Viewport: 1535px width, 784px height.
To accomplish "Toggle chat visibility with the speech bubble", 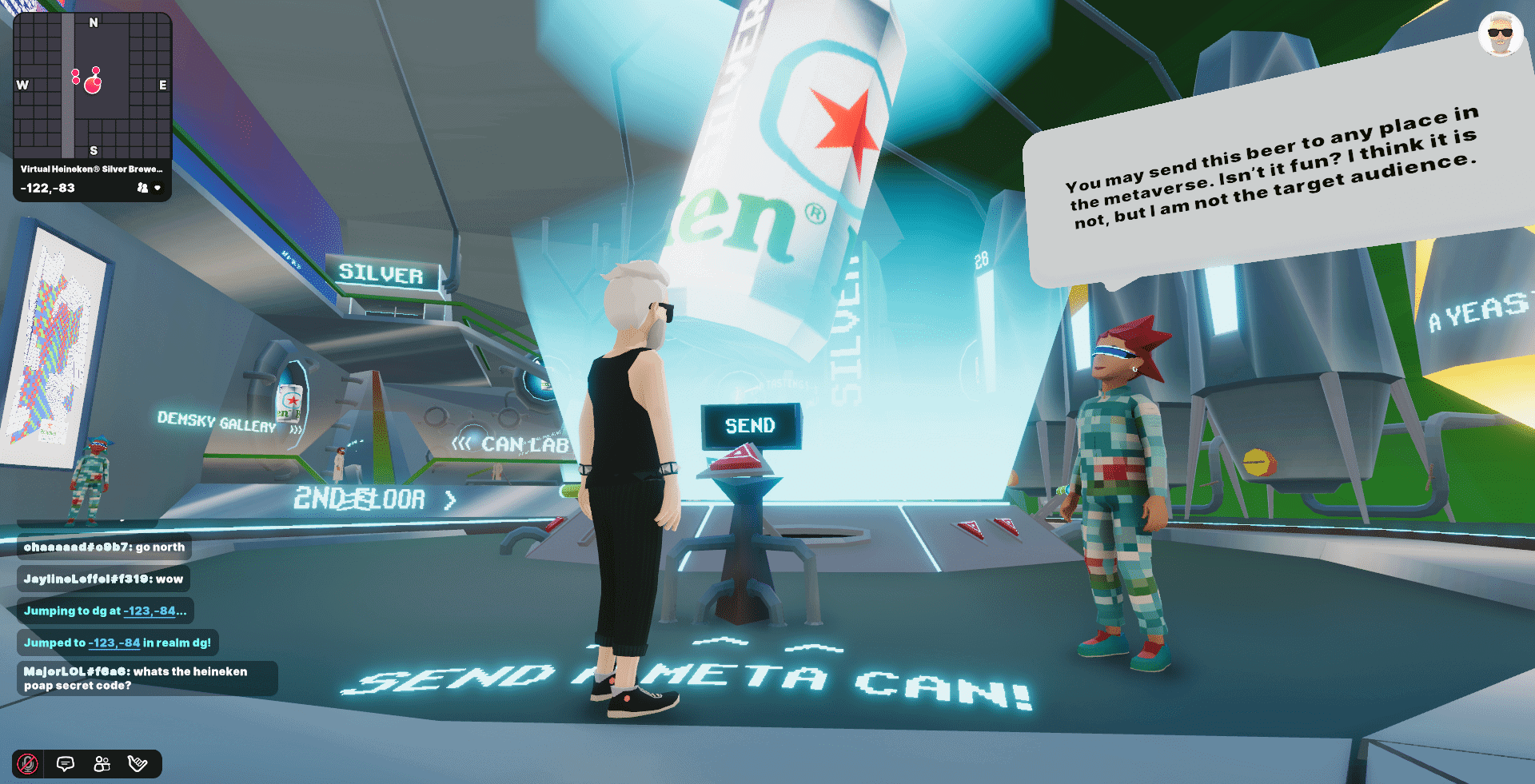I will click(65, 764).
